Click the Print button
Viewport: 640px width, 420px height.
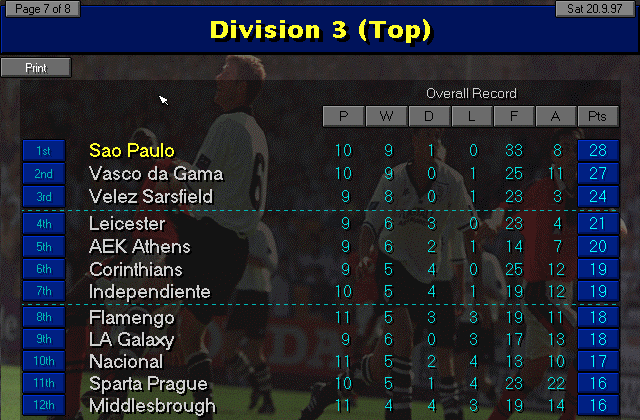[36, 67]
